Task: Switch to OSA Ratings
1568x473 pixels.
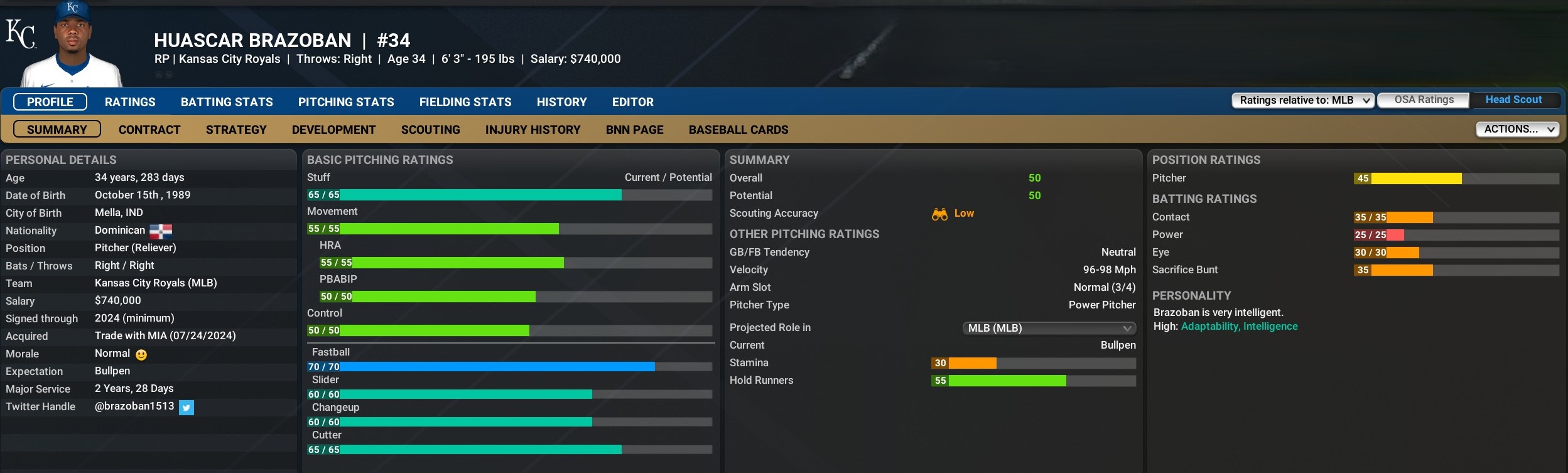Action: tap(1424, 100)
